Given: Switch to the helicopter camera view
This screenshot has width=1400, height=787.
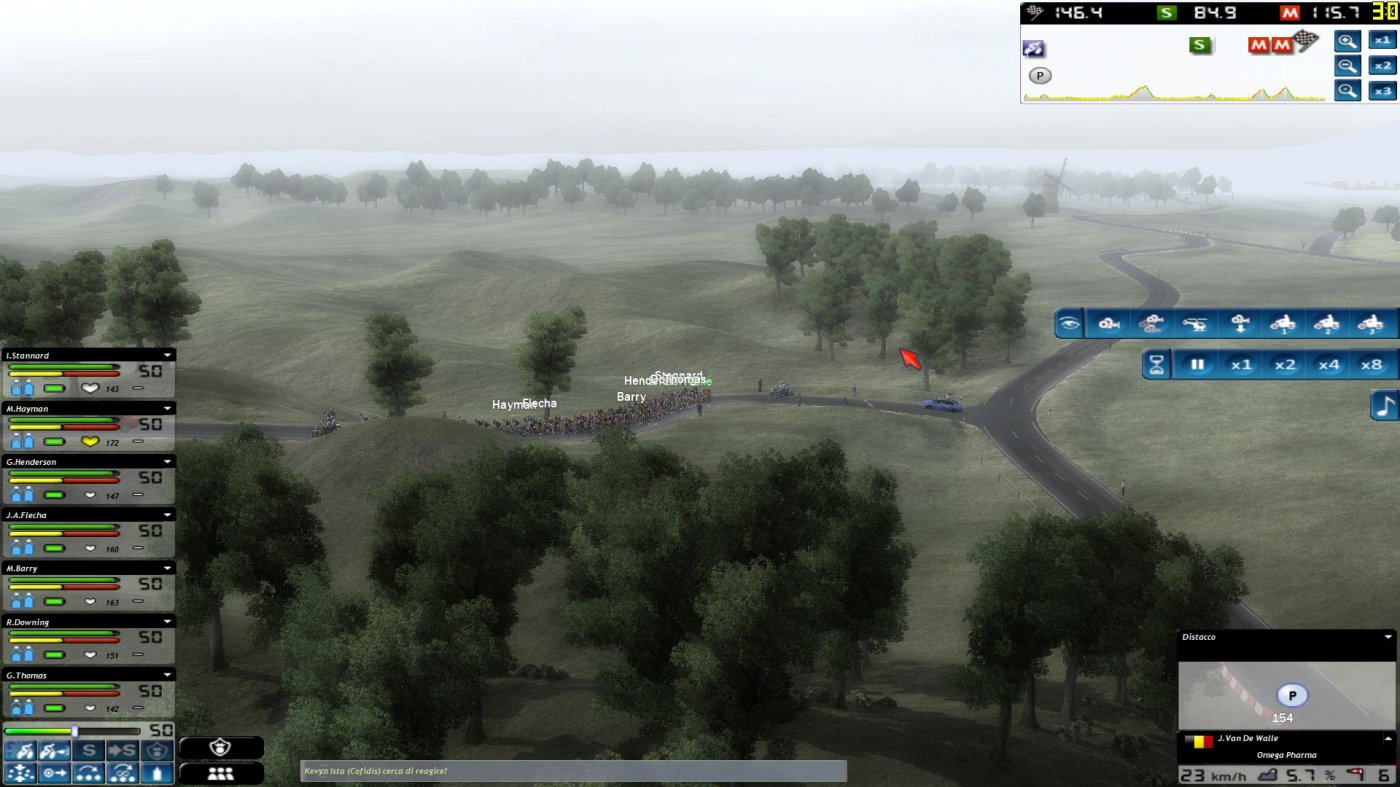Looking at the screenshot, I should click(1194, 322).
